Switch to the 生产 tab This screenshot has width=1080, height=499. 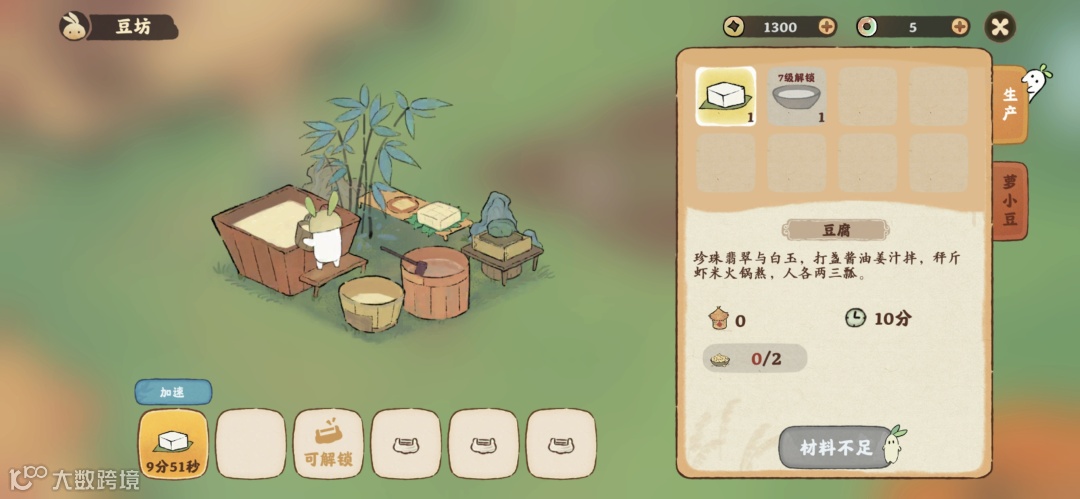pyautogui.click(x=1009, y=105)
